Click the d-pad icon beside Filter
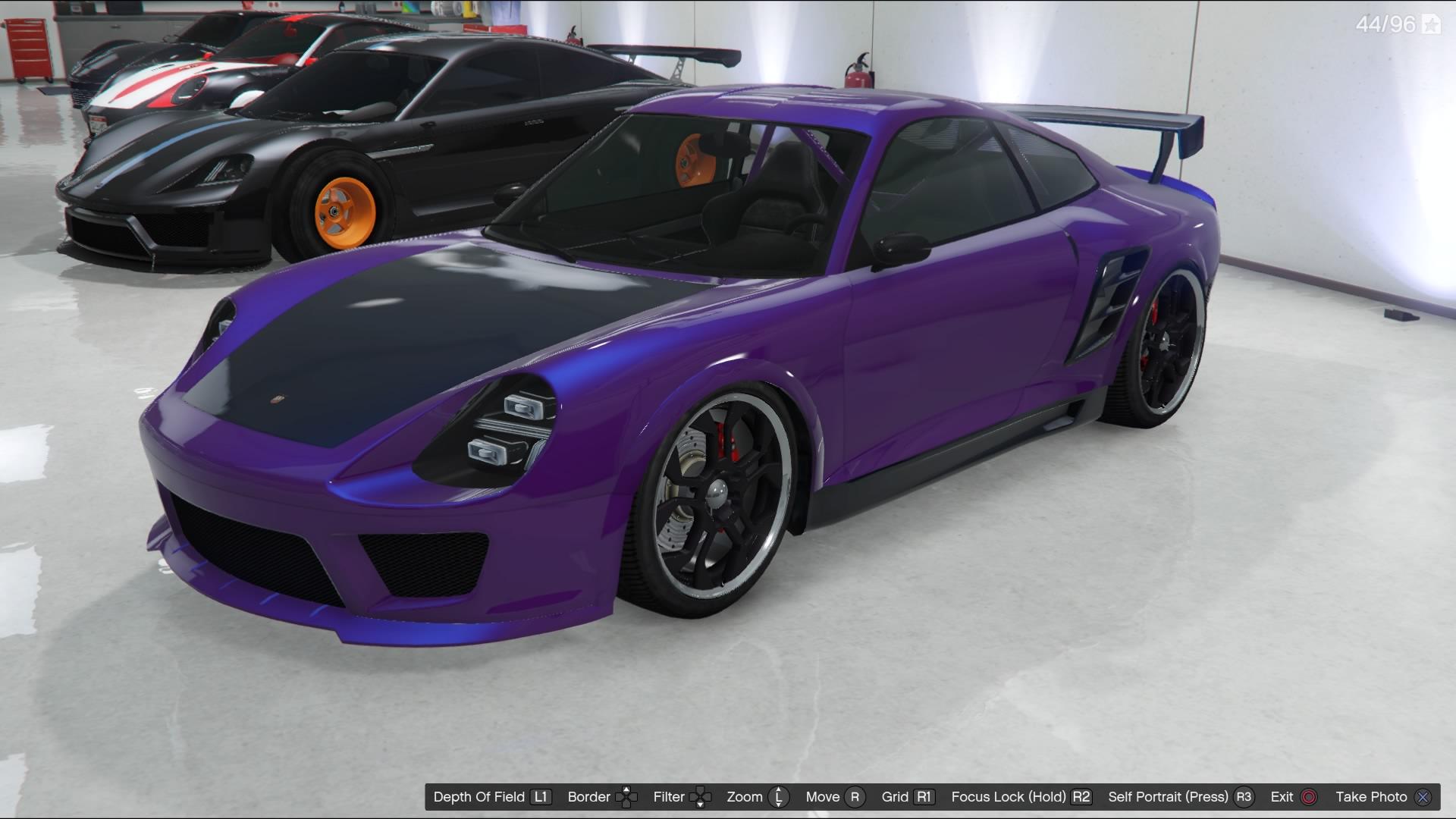Image resolution: width=1456 pixels, height=819 pixels. pyautogui.click(x=701, y=798)
